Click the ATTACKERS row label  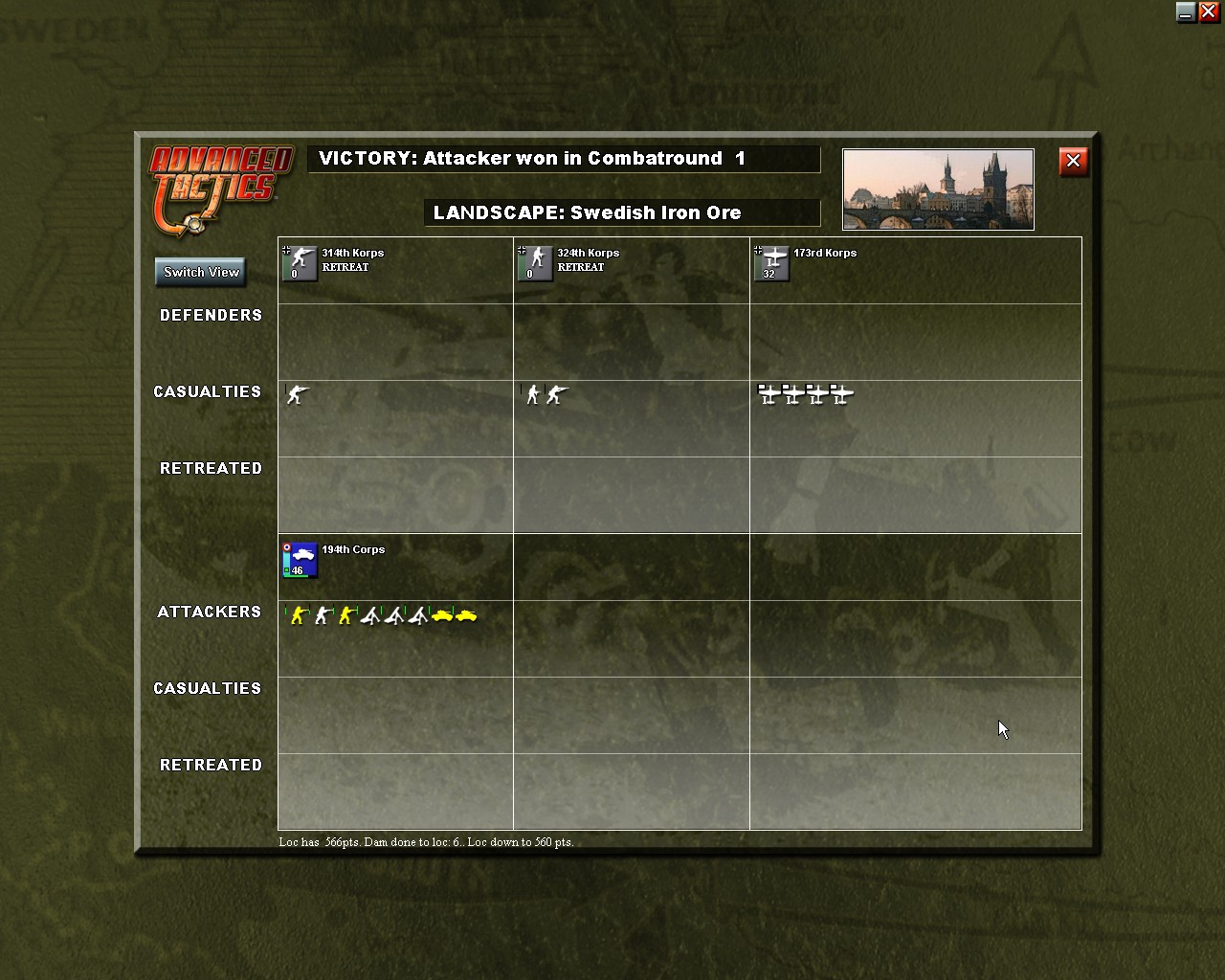pyautogui.click(x=209, y=612)
